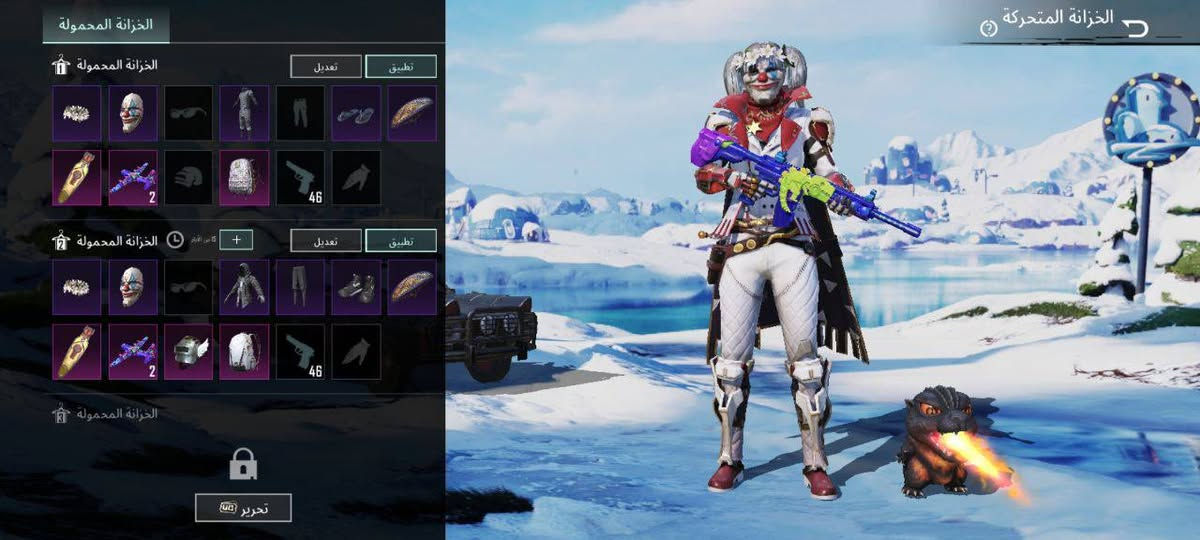Tap the padlock on locked wardrobe 3
Screen dimensions: 1200x540
pos(243,464)
